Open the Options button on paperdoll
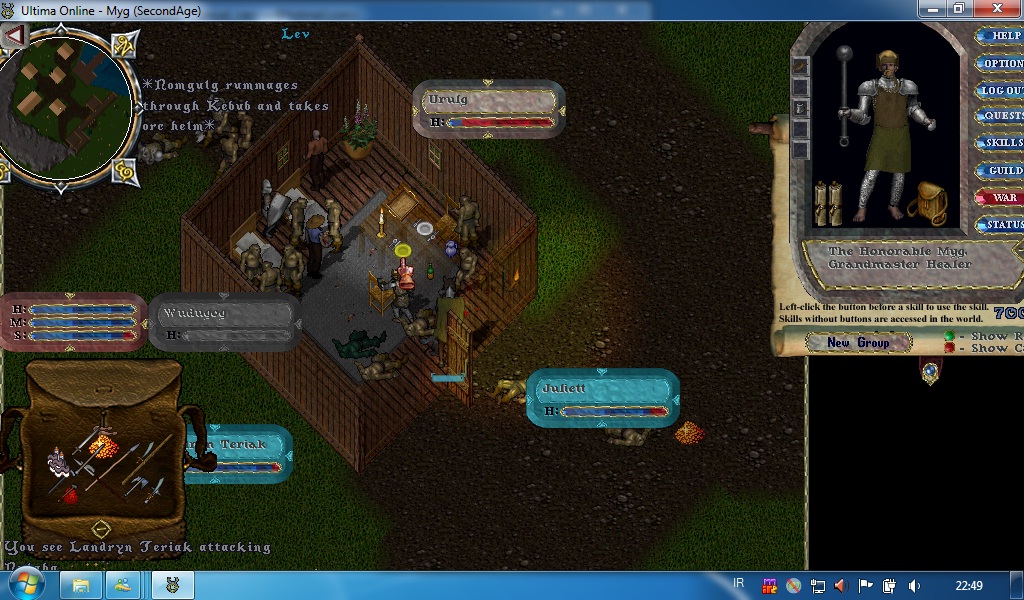 tap(1000, 63)
